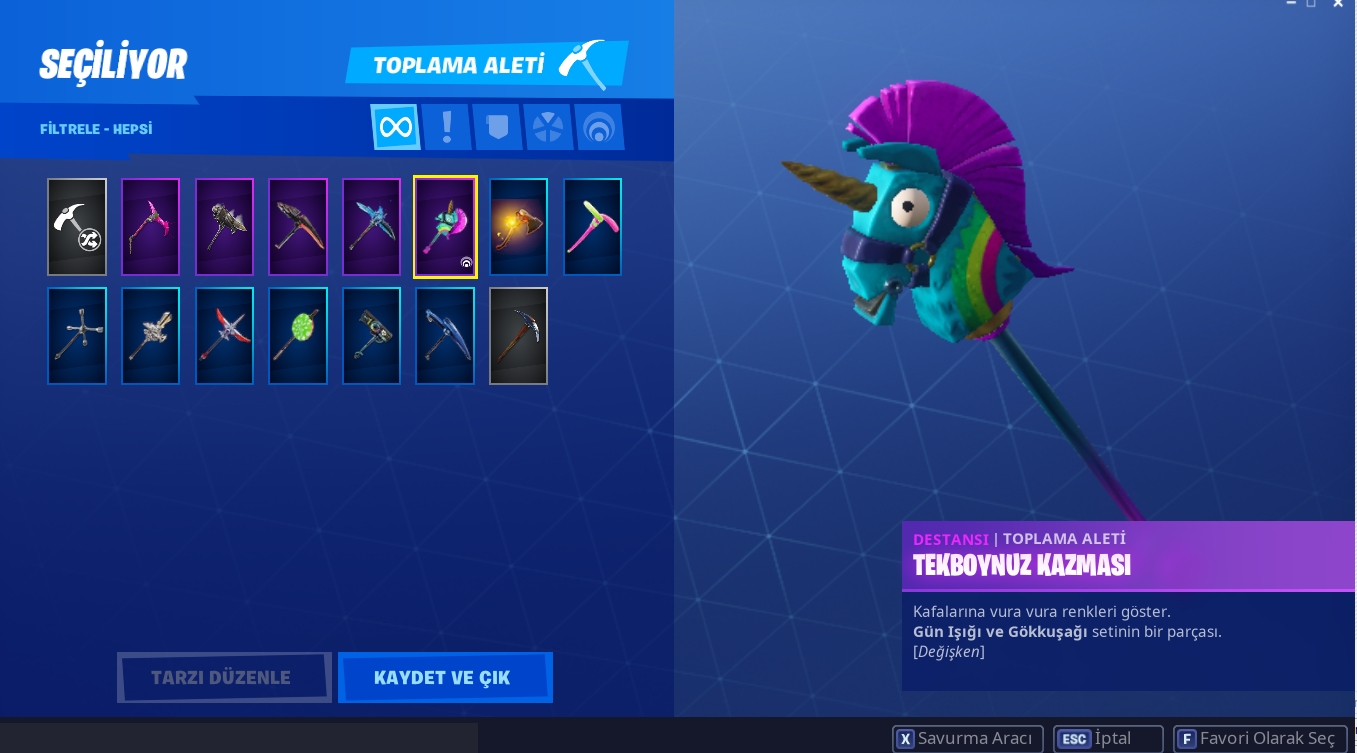The image size is (1357, 753).
Task: Choose the green spotted paddle tool
Action: click(298, 336)
